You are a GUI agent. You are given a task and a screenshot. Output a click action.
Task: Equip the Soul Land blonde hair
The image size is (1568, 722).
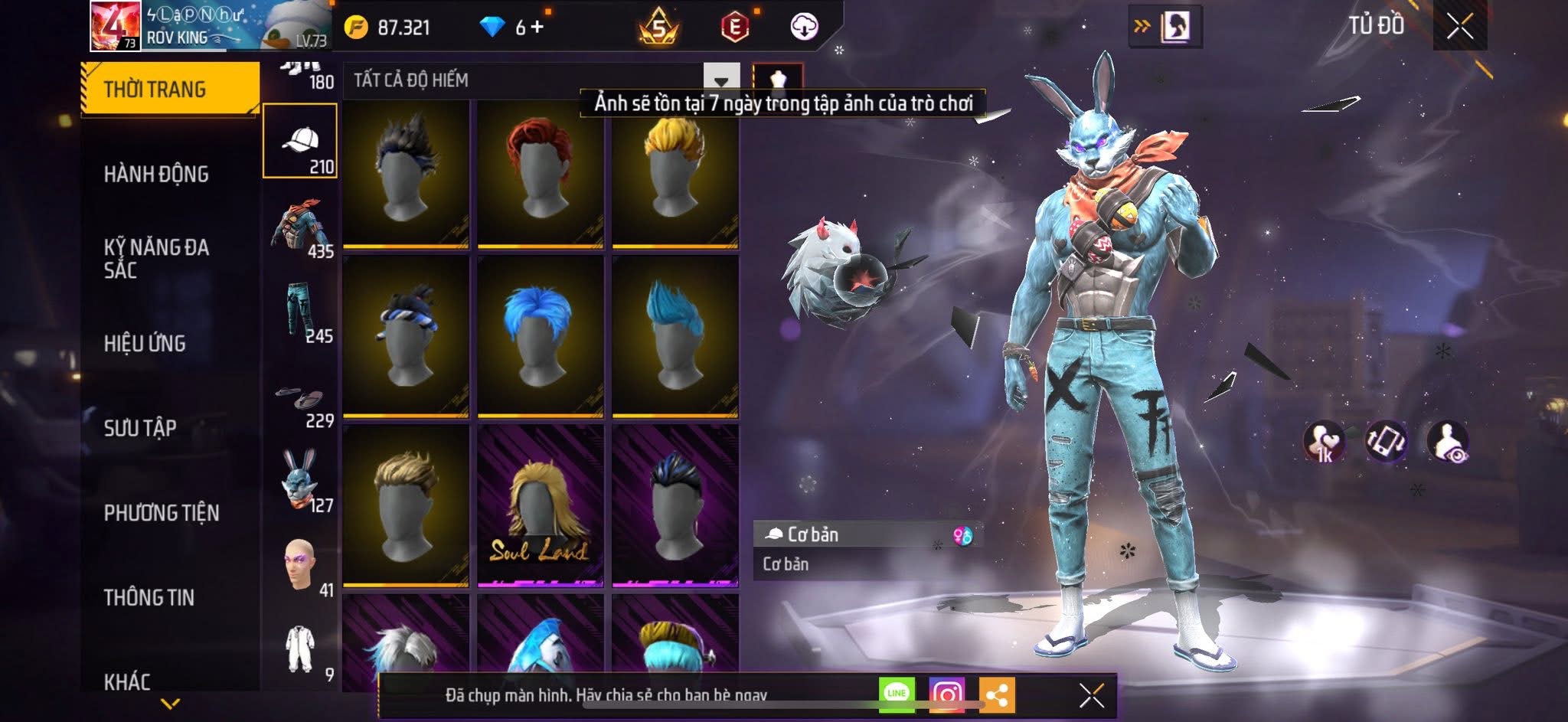click(540, 506)
